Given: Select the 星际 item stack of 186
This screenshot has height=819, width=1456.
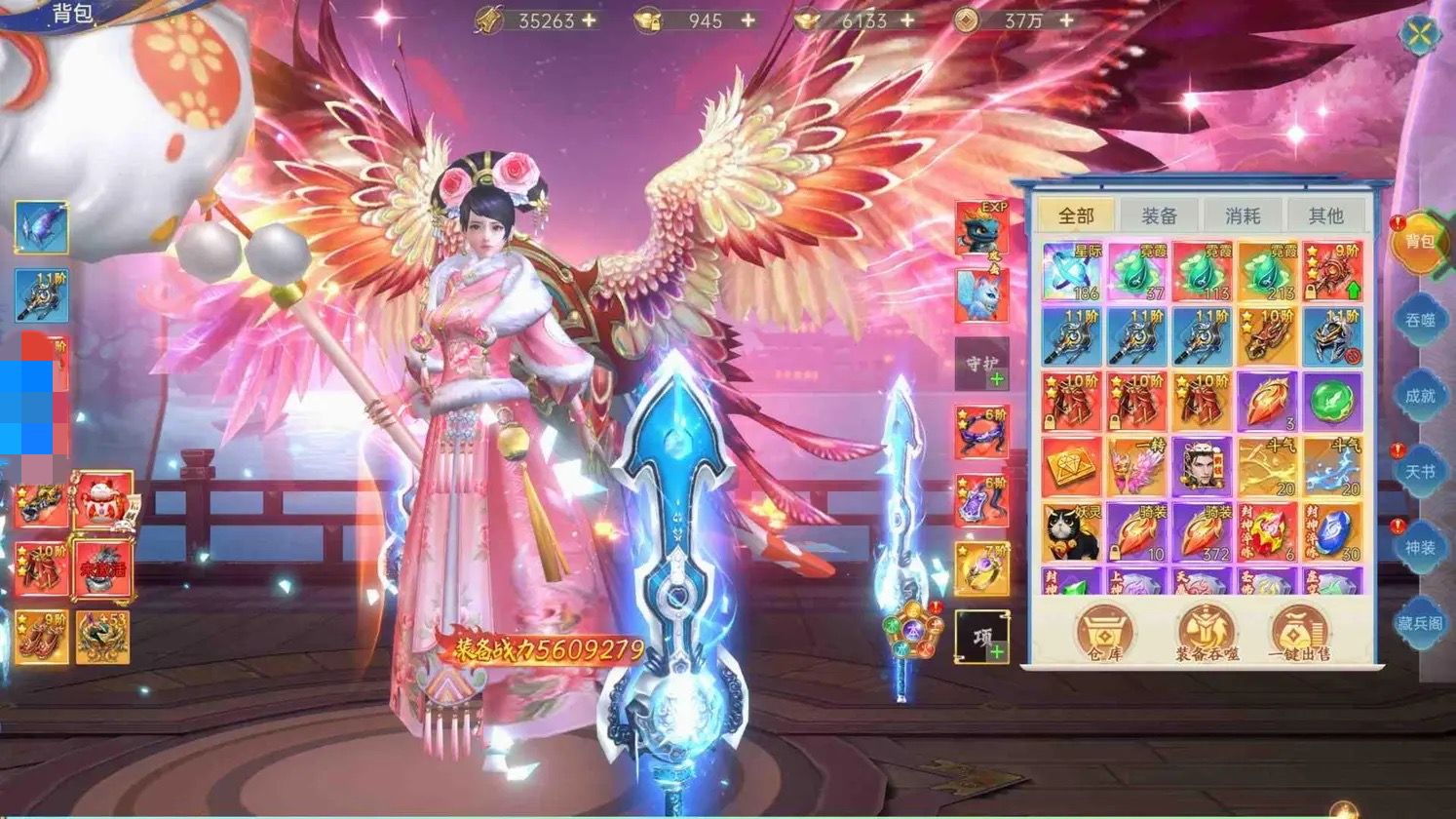Looking at the screenshot, I should (1072, 272).
